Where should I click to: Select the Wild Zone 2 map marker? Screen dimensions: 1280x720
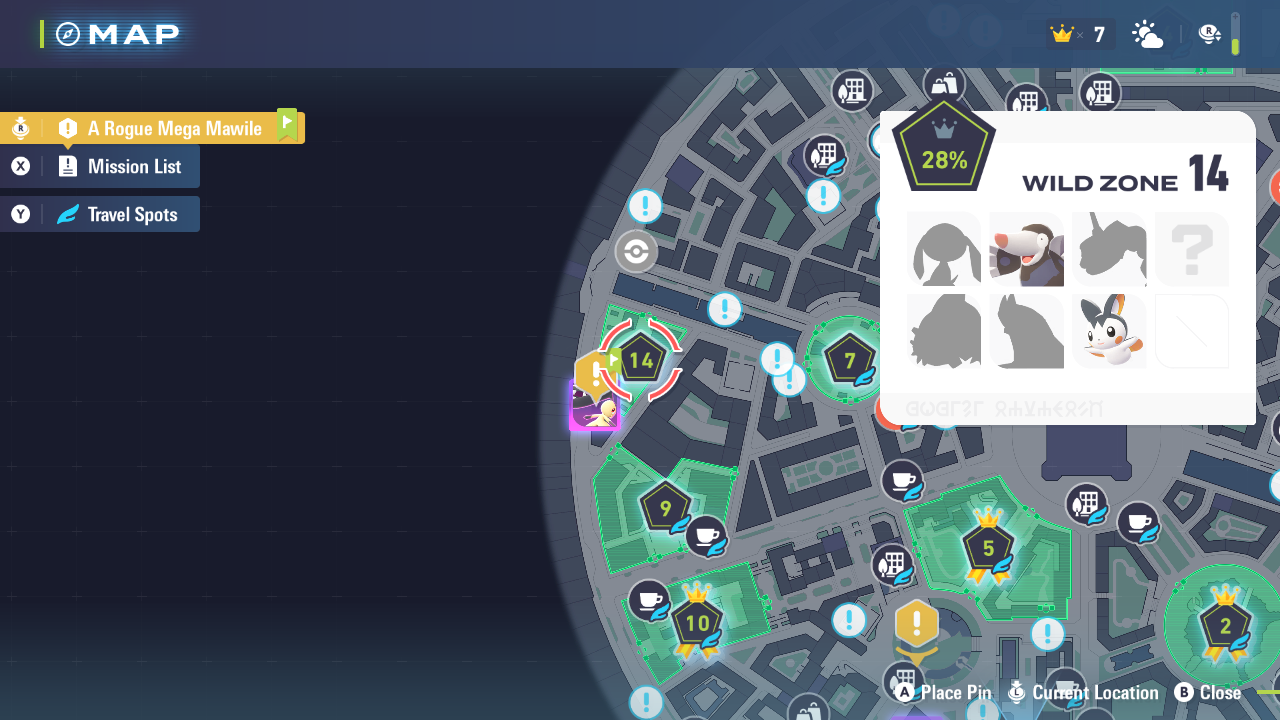coord(1225,627)
